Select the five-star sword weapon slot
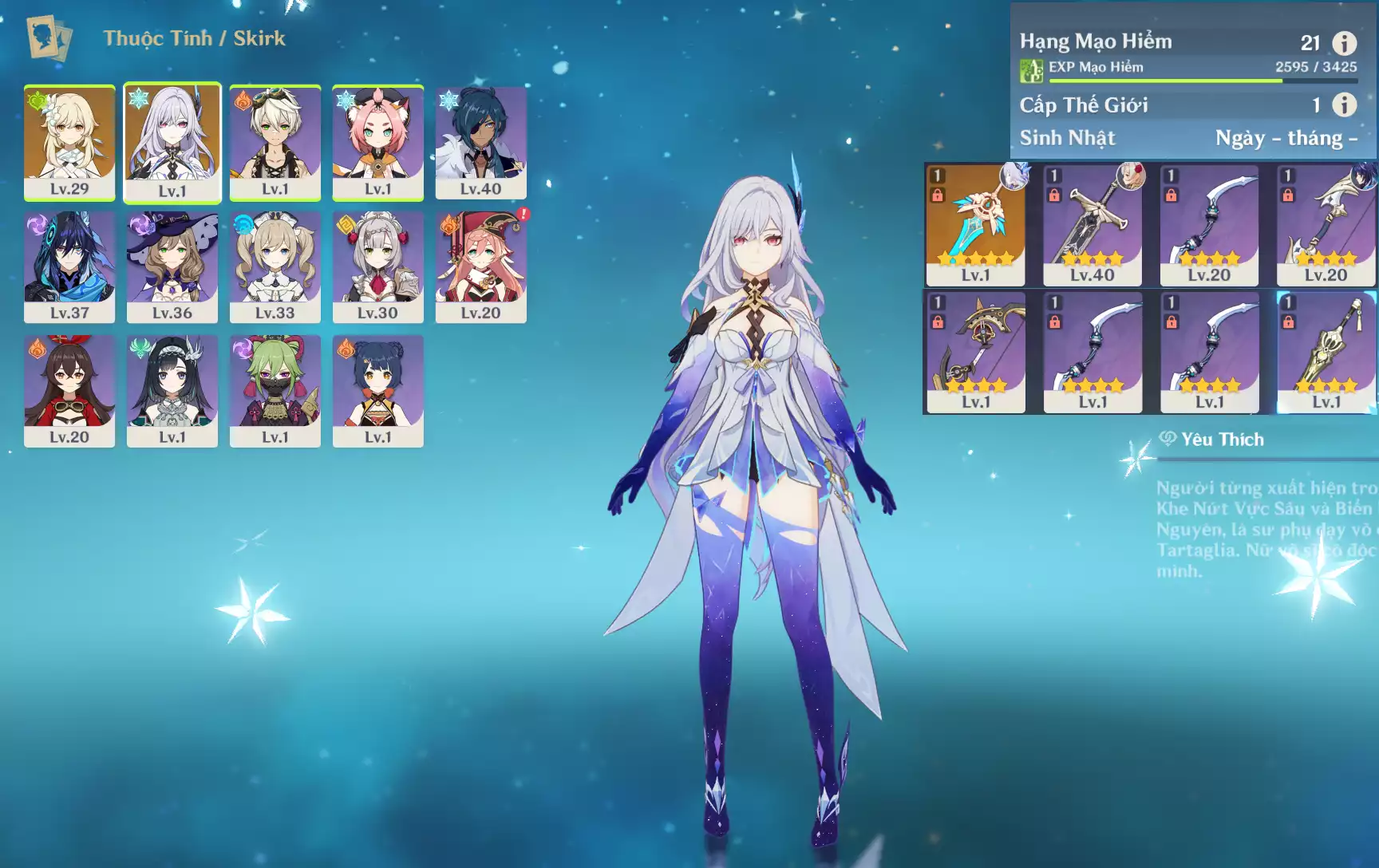Screen dimensions: 1379x868 [975, 225]
